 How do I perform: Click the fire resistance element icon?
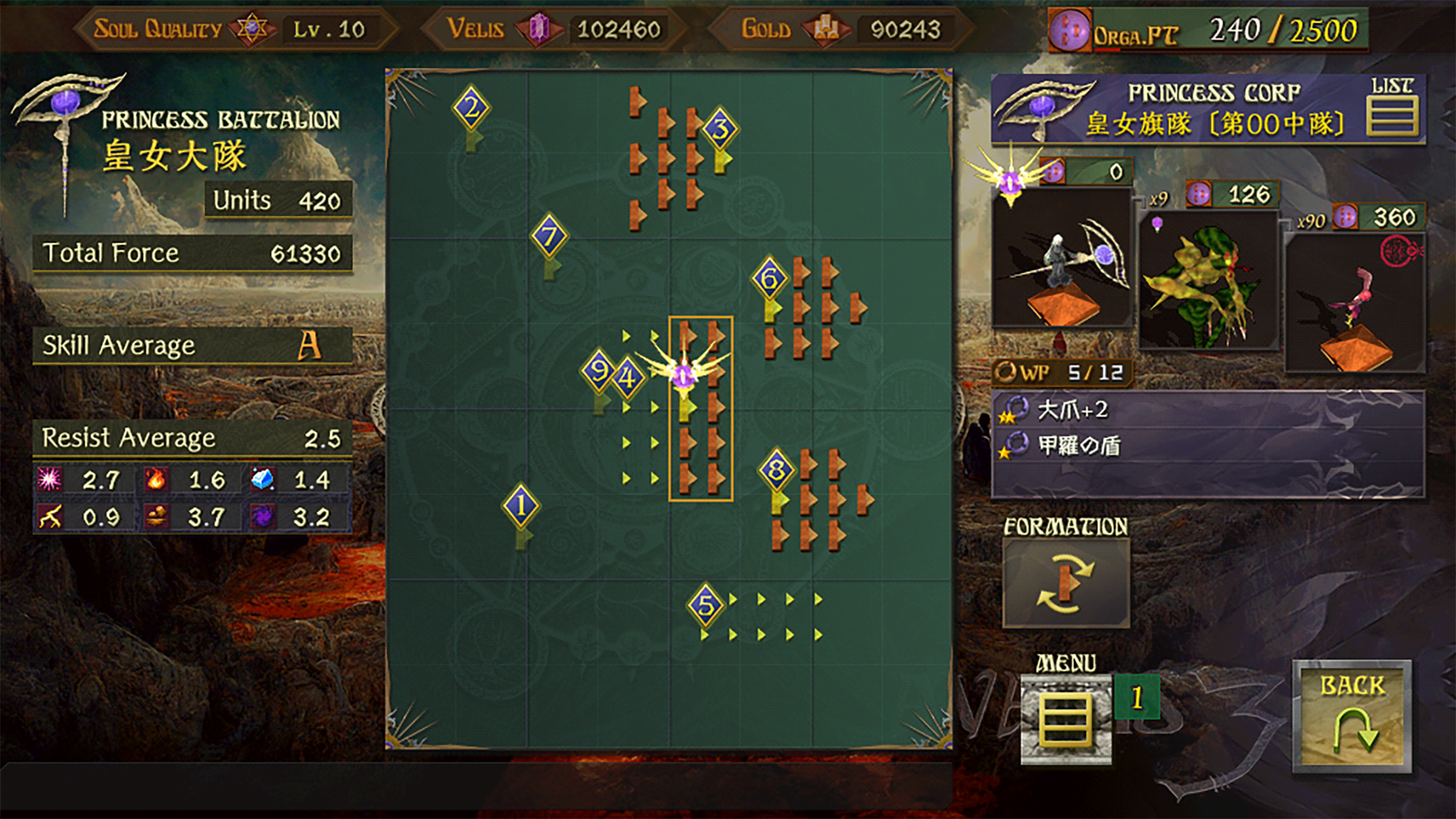coord(158,480)
